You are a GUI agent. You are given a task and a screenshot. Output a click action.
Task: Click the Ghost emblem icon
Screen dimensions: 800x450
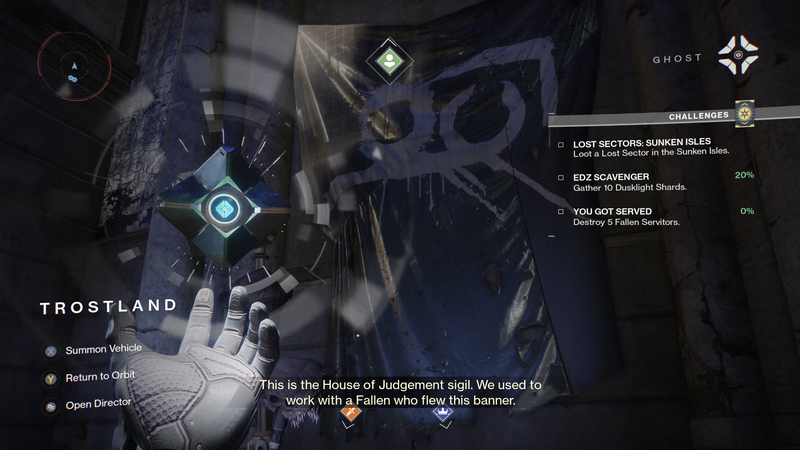tap(741, 55)
